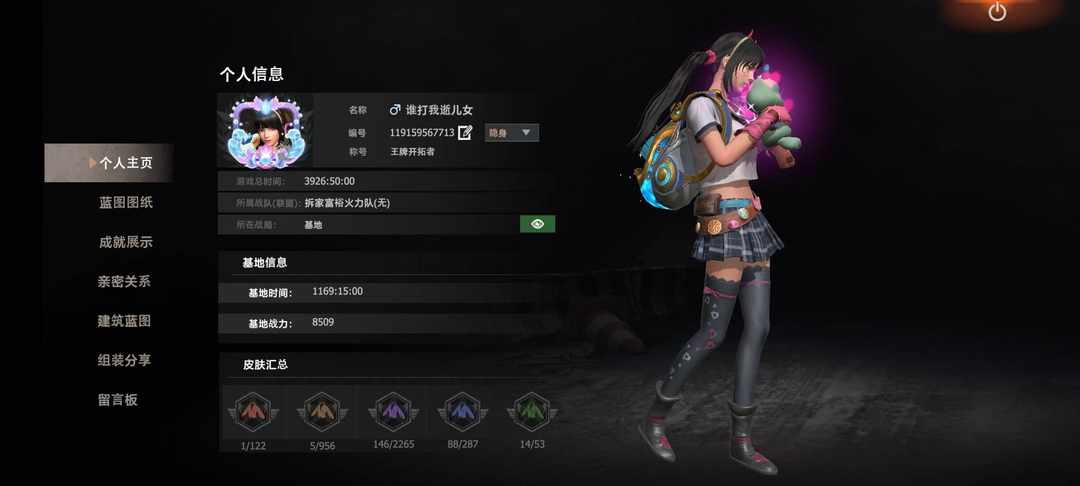Viewport: 1080px width, 486px height.
Task: Switch to the 蓝图图纸 tab
Action: coord(125,202)
